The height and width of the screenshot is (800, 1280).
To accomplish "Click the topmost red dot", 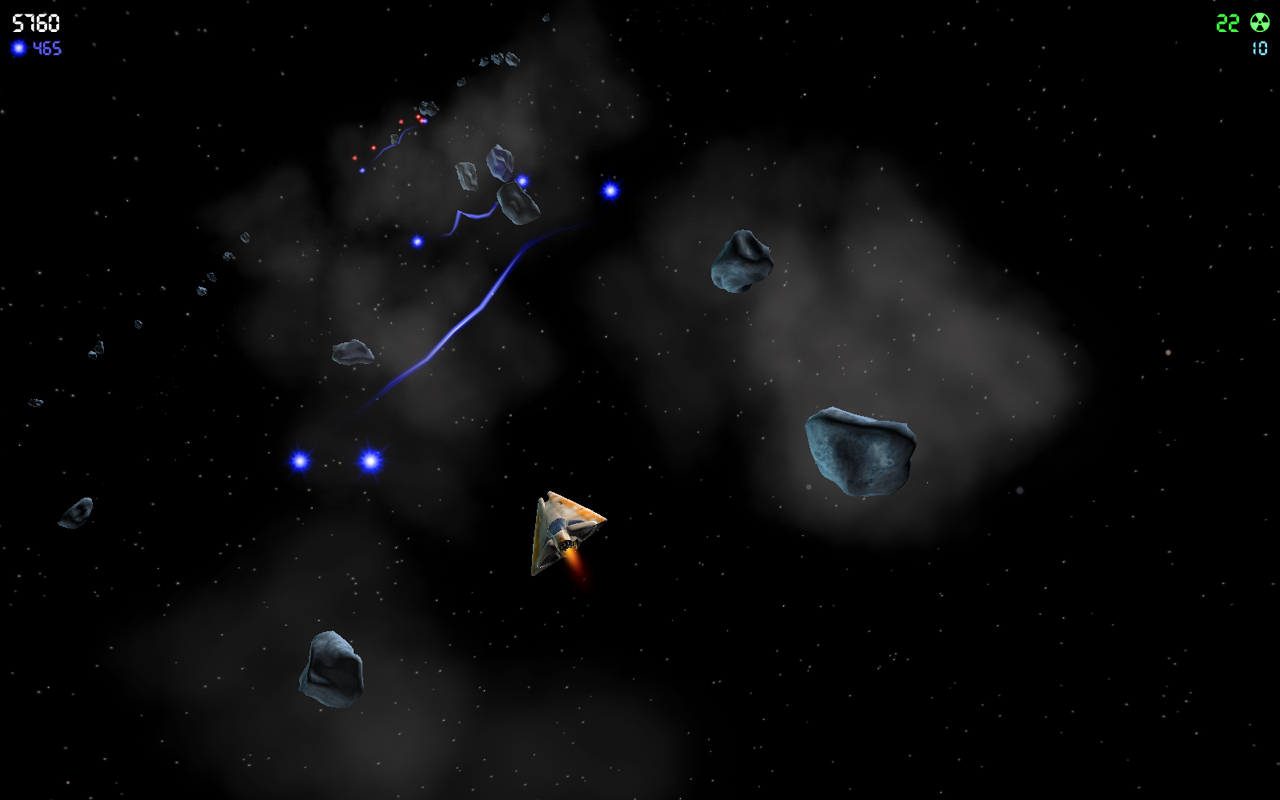I will [418, 116].
